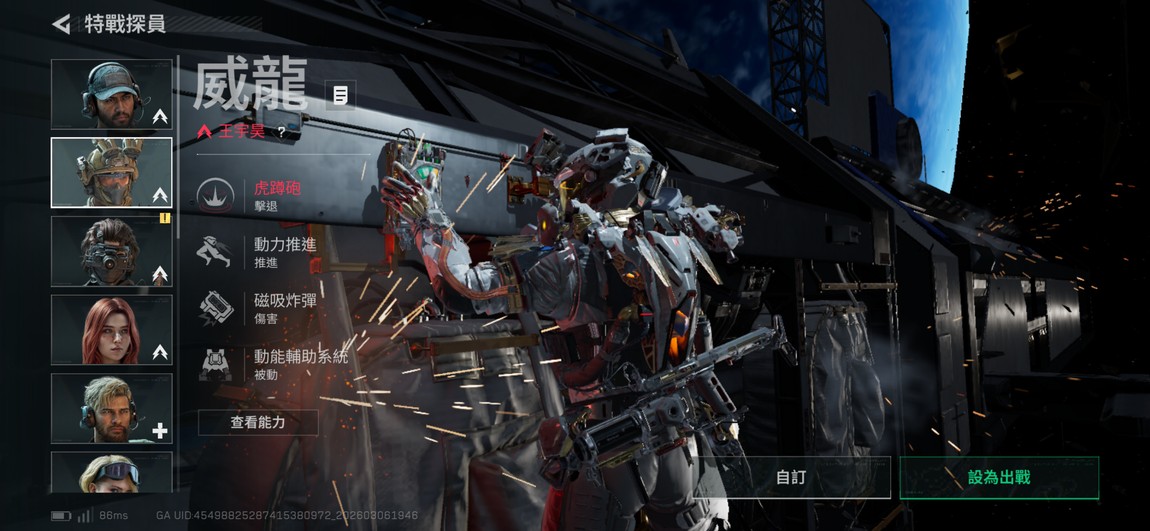Go back from the 特戰探員 screen
The image size is (1150, 531).
click(62, 24)
